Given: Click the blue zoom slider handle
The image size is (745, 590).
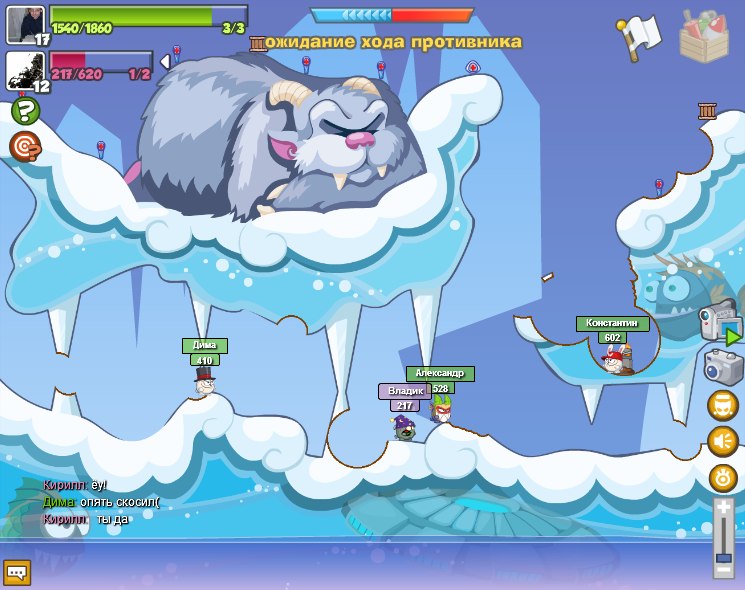Looking at the screenshot, I should tap(723, 557).
